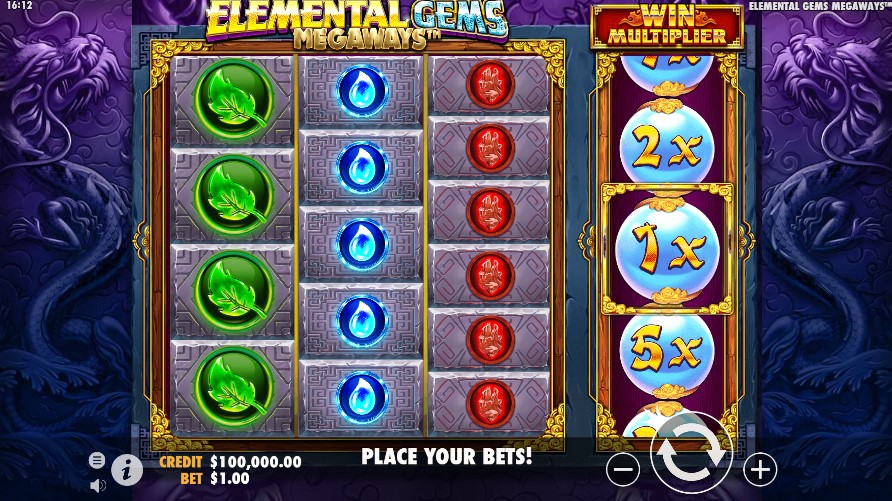Decrease the bet with the minus button
The image size is (892, 501).
click(x=622, y=468)
